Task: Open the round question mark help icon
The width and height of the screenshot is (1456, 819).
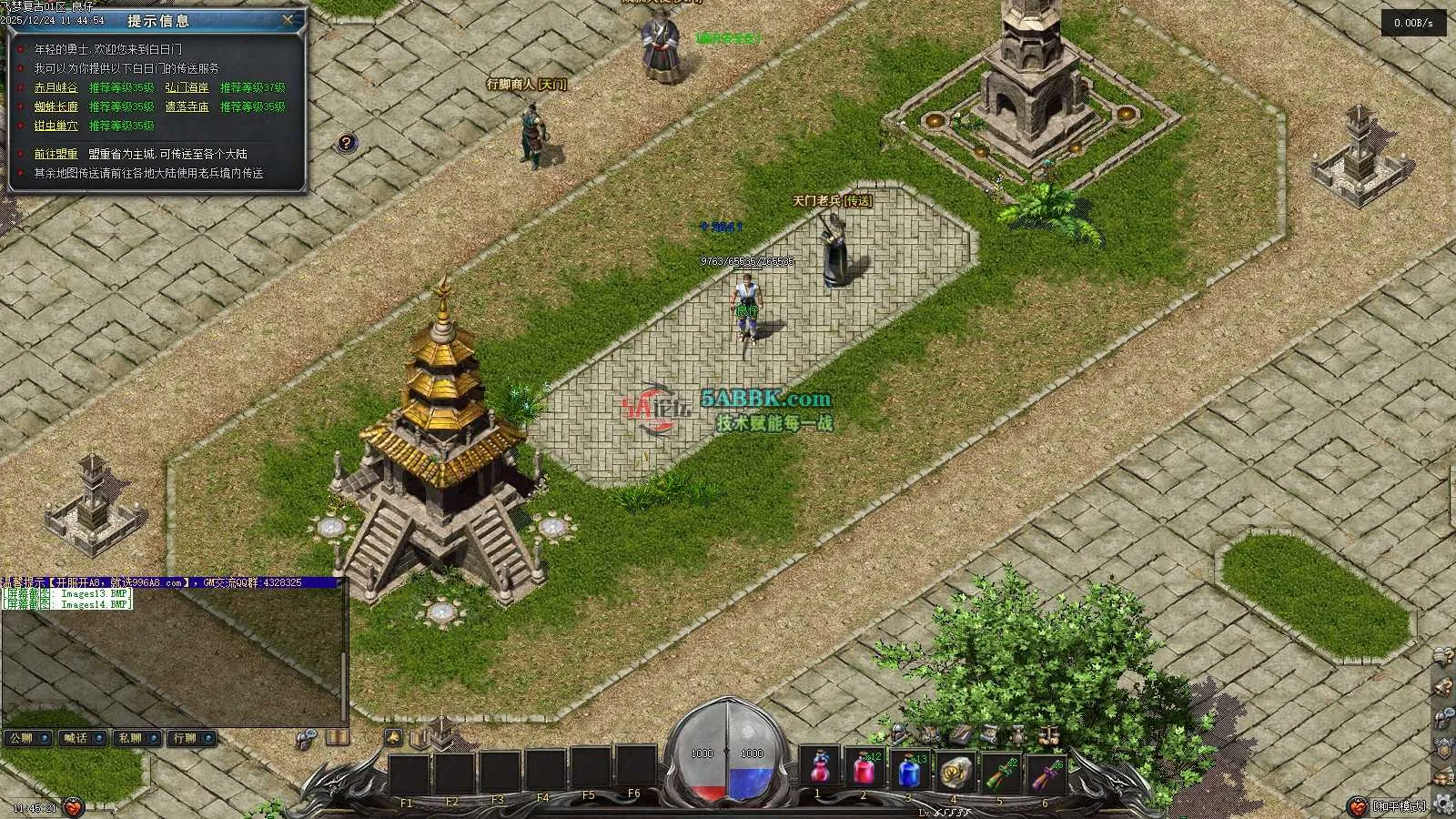Action: pos(346,143)
